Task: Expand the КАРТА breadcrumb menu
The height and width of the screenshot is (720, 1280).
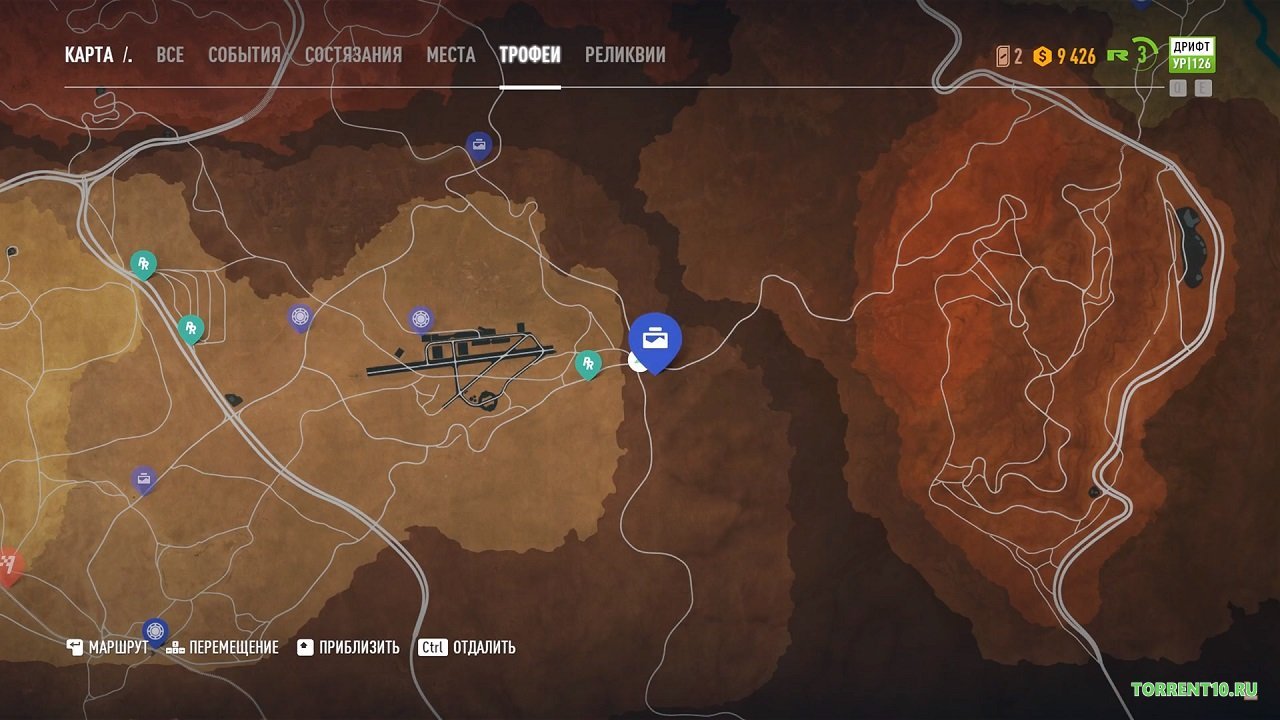Action: coord(99,55)
